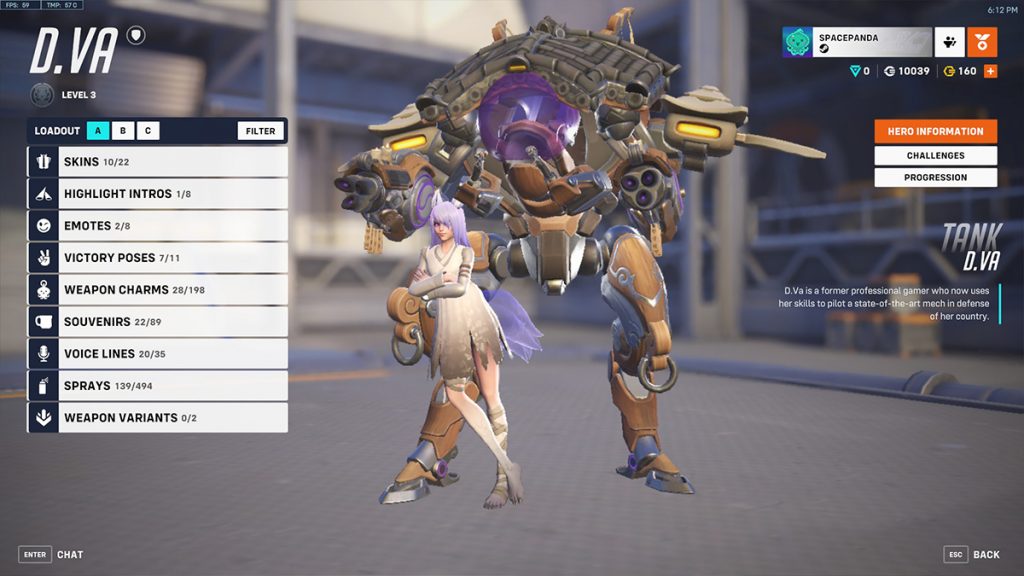
Task: Select the Emotes category
Action: point(158,226)
